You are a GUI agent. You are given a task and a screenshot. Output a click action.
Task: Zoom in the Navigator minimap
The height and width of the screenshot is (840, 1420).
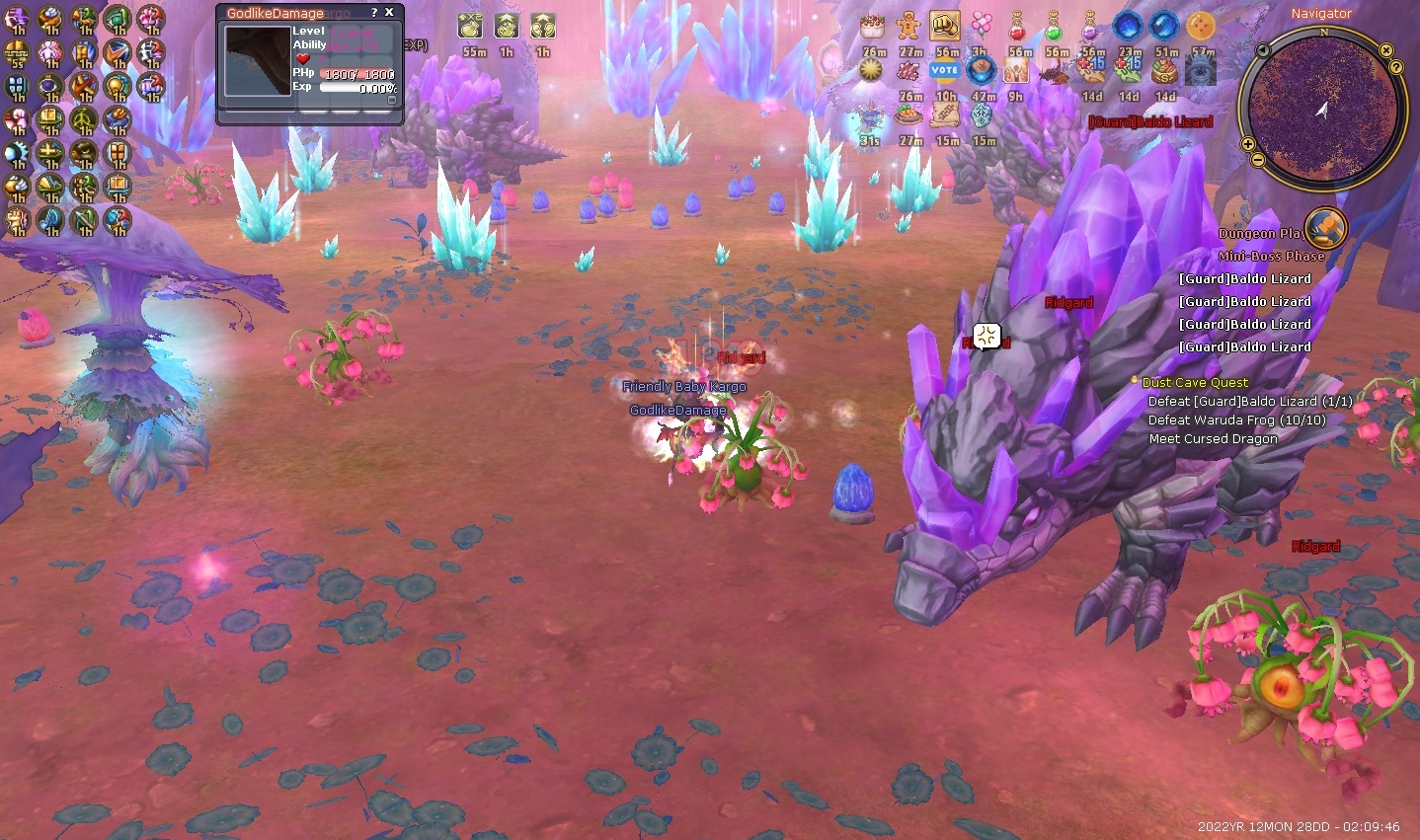point(1247,143)
